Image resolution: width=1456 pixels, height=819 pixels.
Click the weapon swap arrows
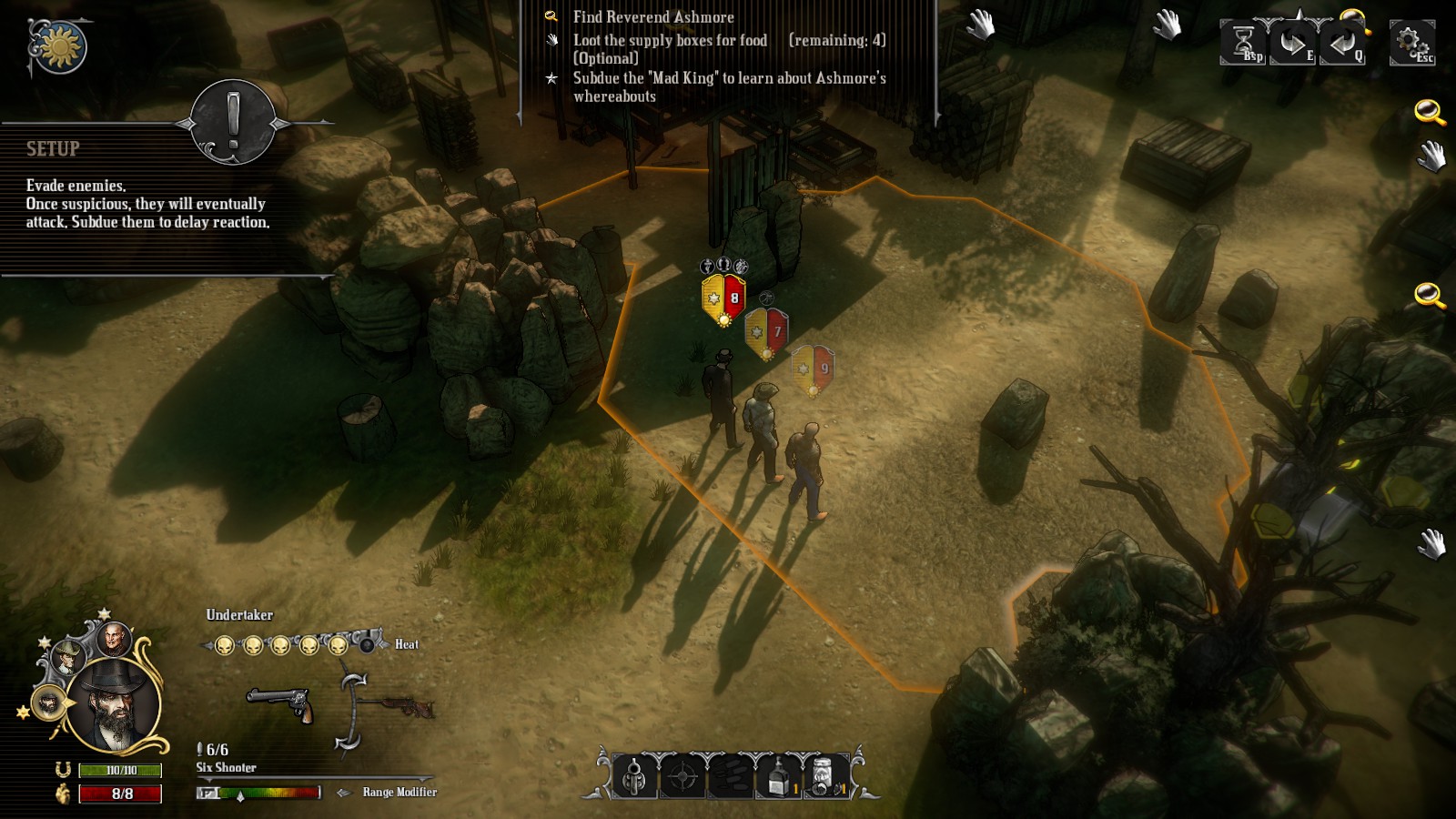pyautogui.click(x=350, y=712)
